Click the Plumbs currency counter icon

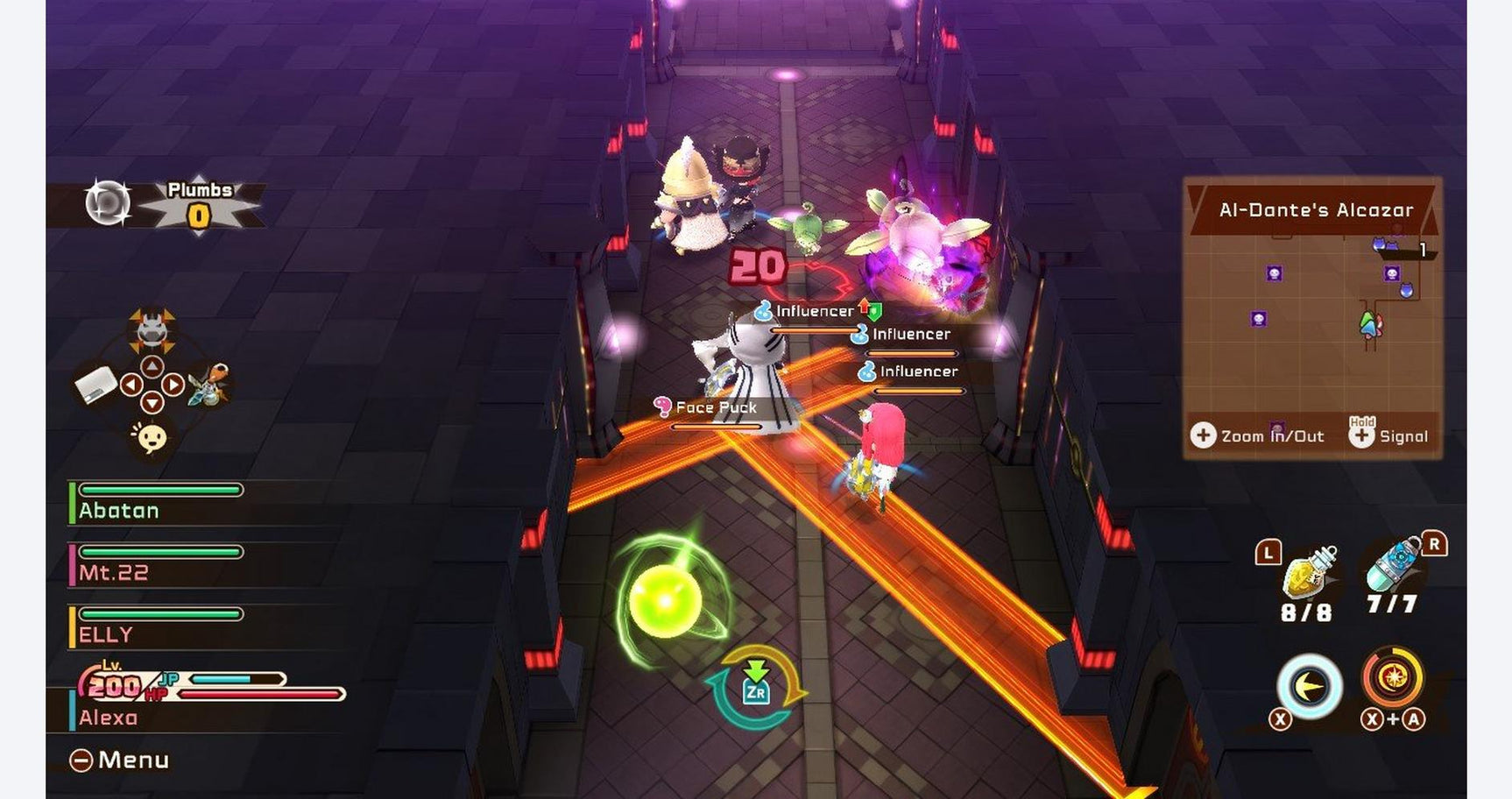(109, 202)
